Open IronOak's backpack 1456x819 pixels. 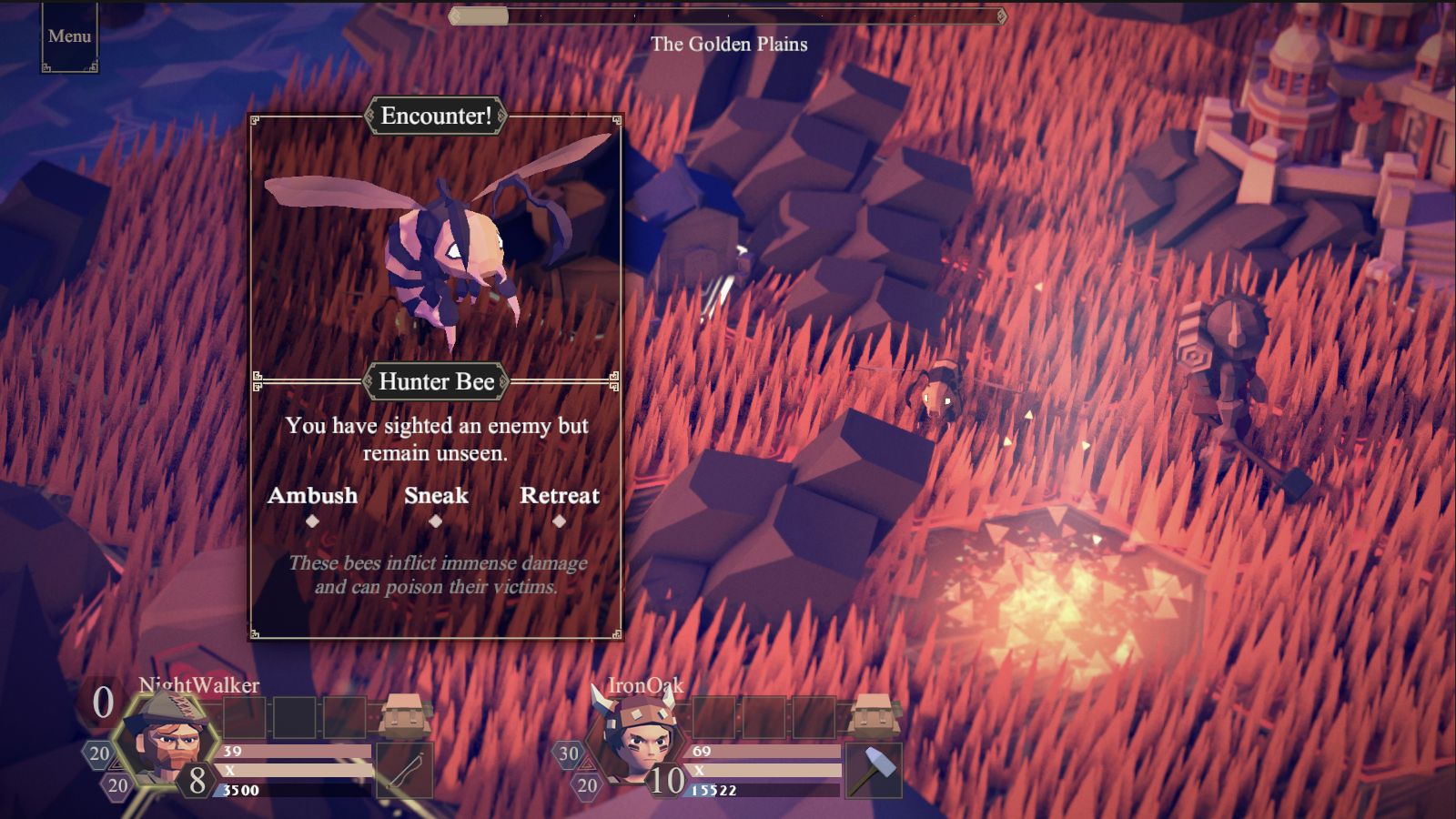[x=874, y=714]
